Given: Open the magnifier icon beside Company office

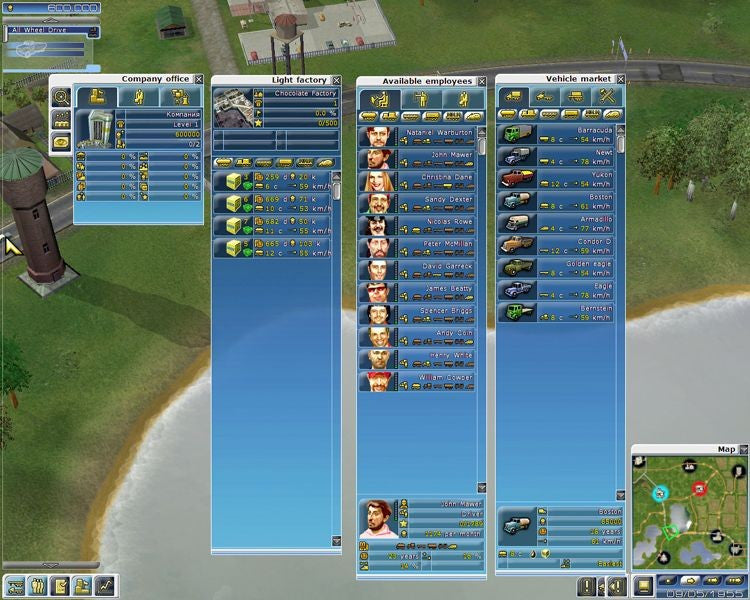Looking at the screenshot, I should click(61, 97).
